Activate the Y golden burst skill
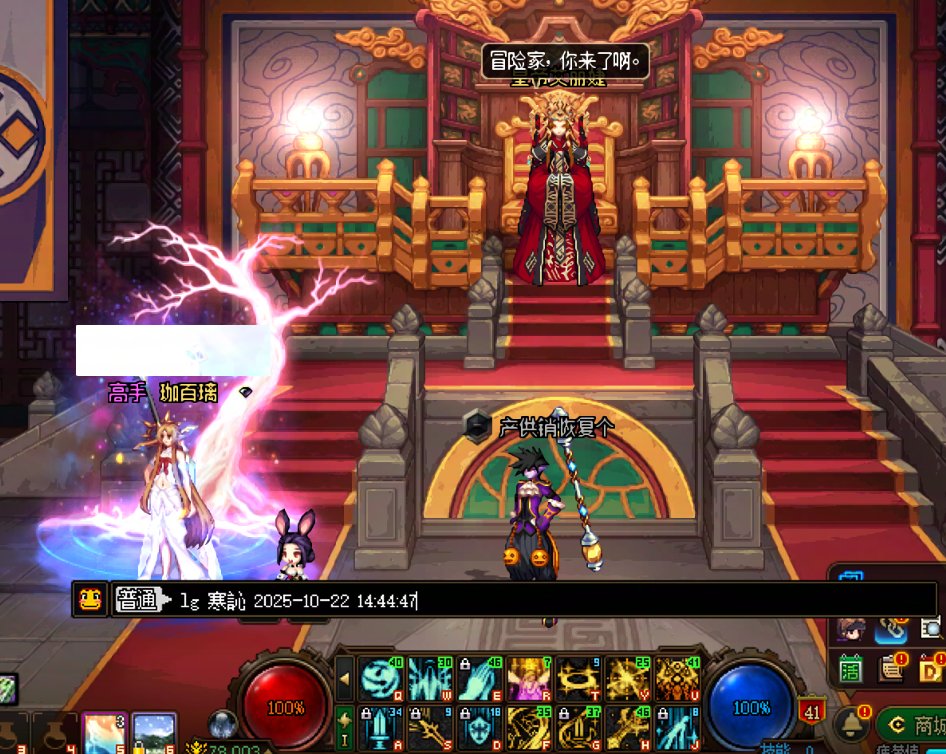946x754 pixels. click(626, 679)
